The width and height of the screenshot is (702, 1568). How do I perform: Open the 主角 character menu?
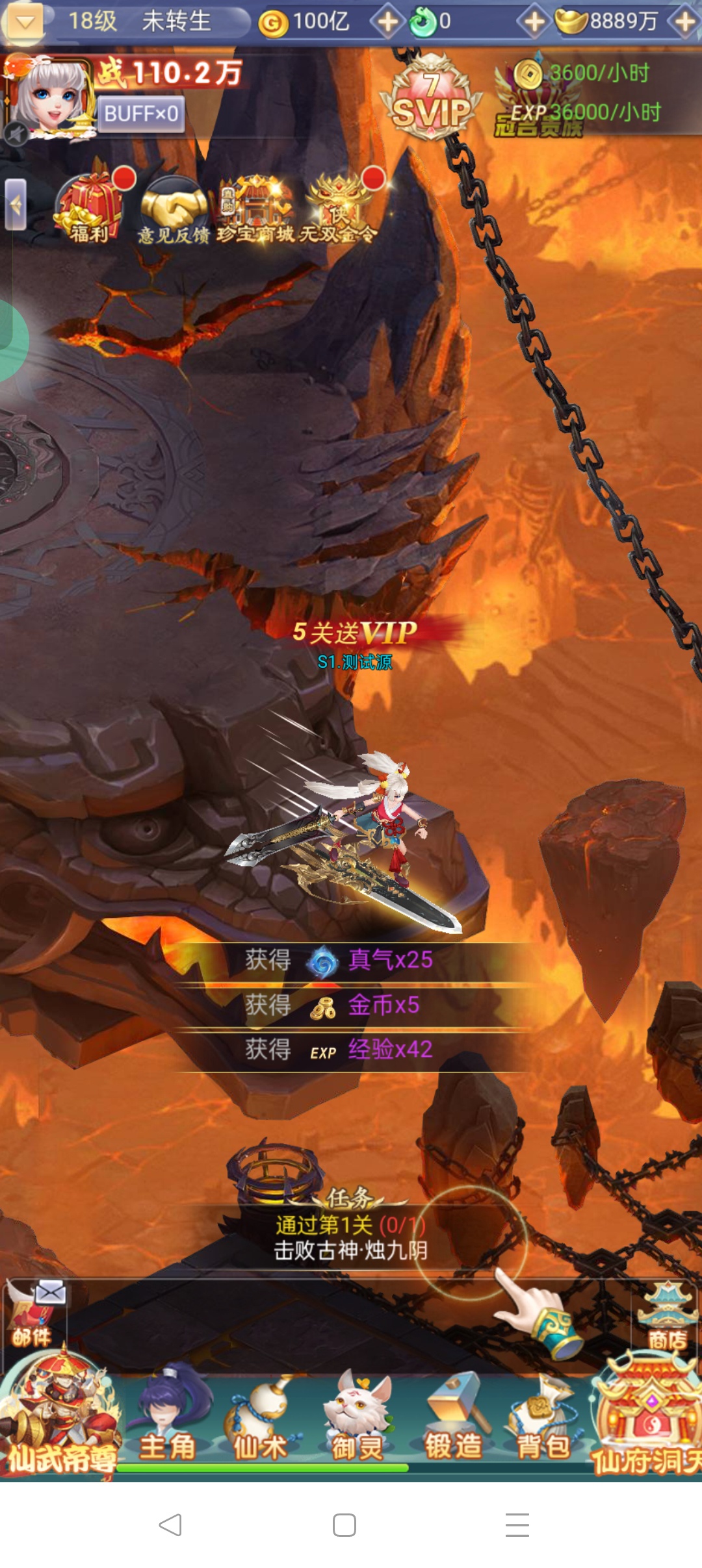click(x=168, y=1421)
